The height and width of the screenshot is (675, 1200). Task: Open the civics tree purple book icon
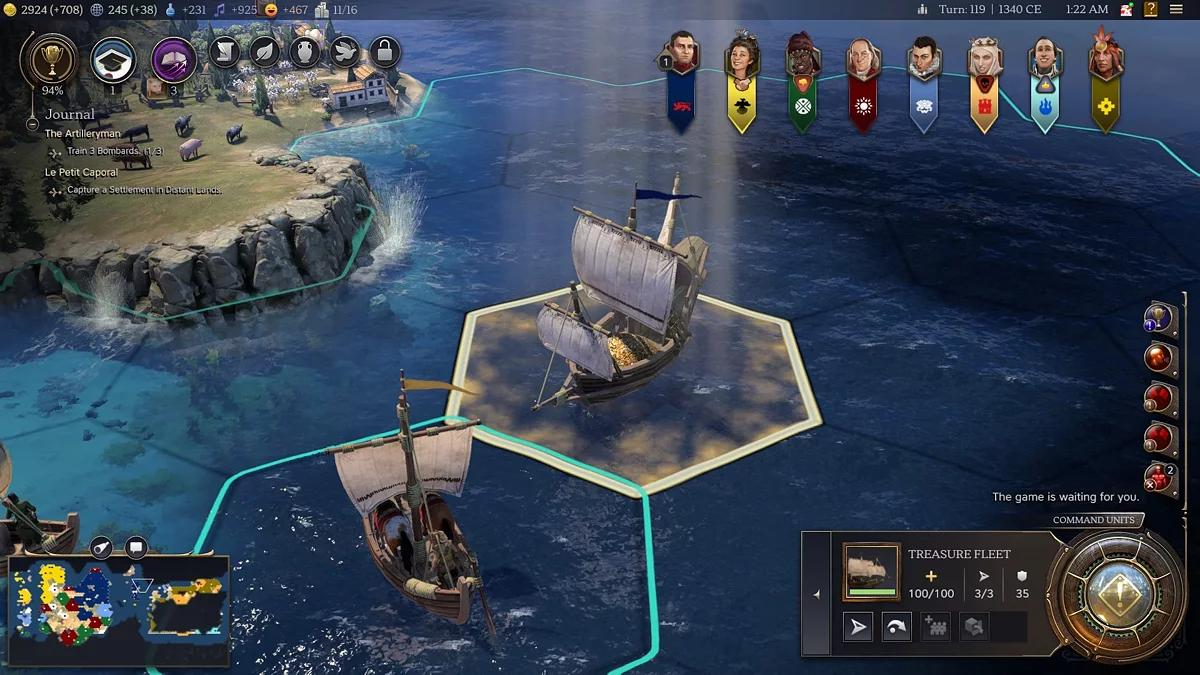pos(174,59)
